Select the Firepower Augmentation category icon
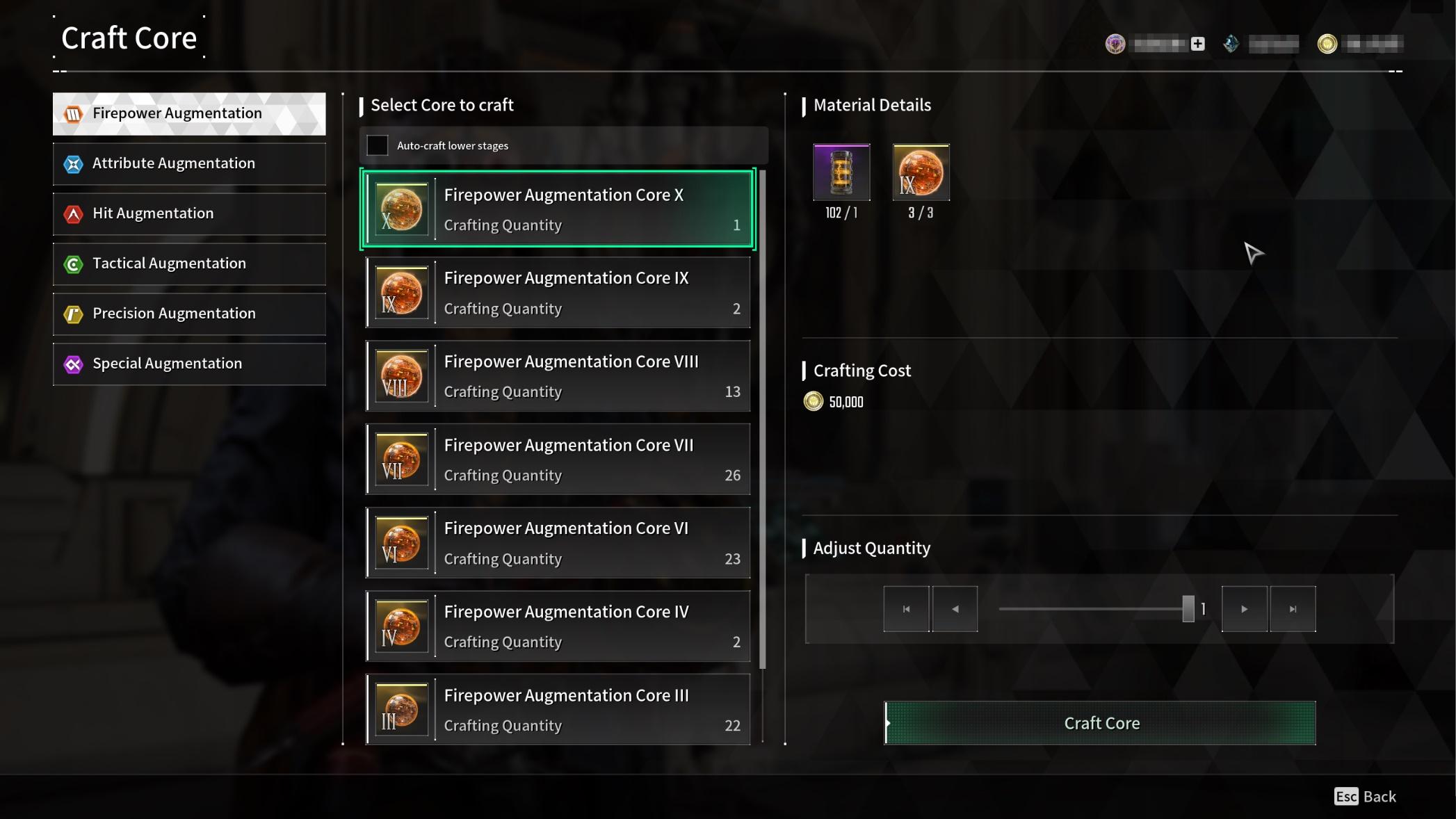 coord(73,113)
